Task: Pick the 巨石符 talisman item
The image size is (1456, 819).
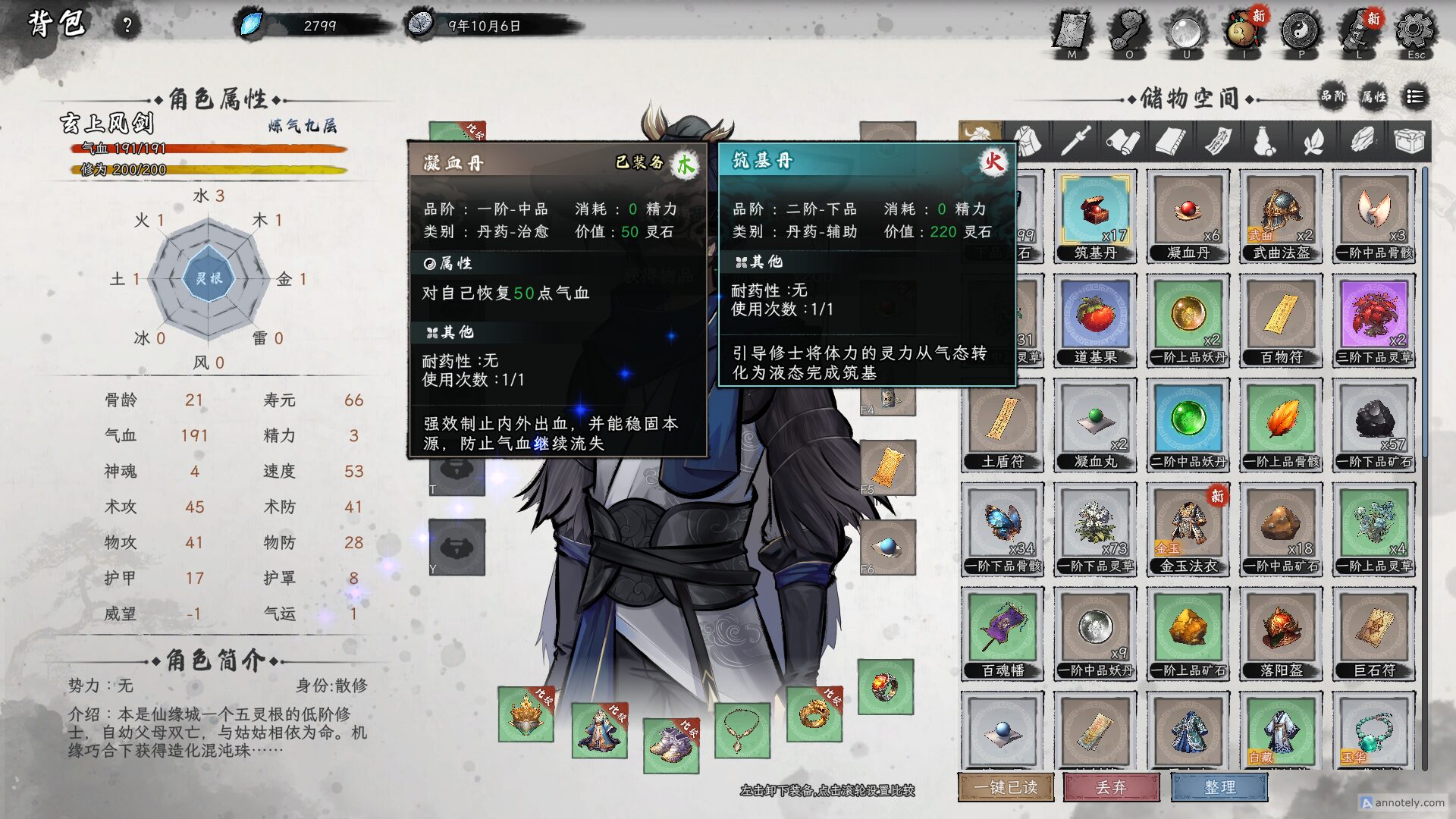Action: (1373, 633)
